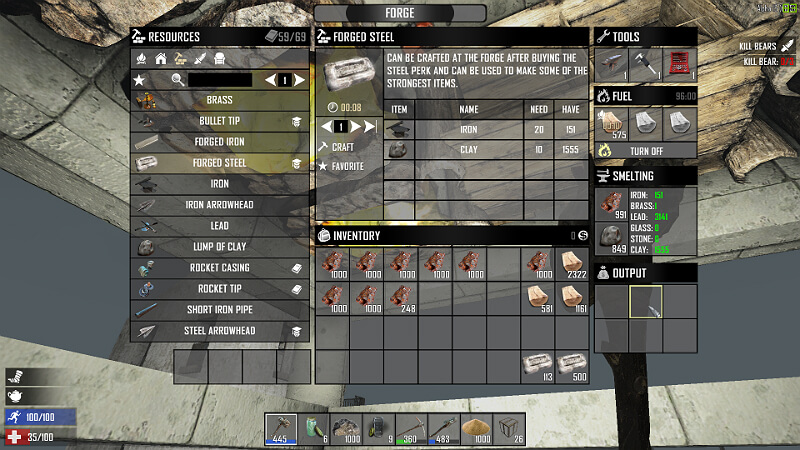This screenshot has height=450, width=800.
Task: Switch to the house category tab
Action: tap(160, 59)
